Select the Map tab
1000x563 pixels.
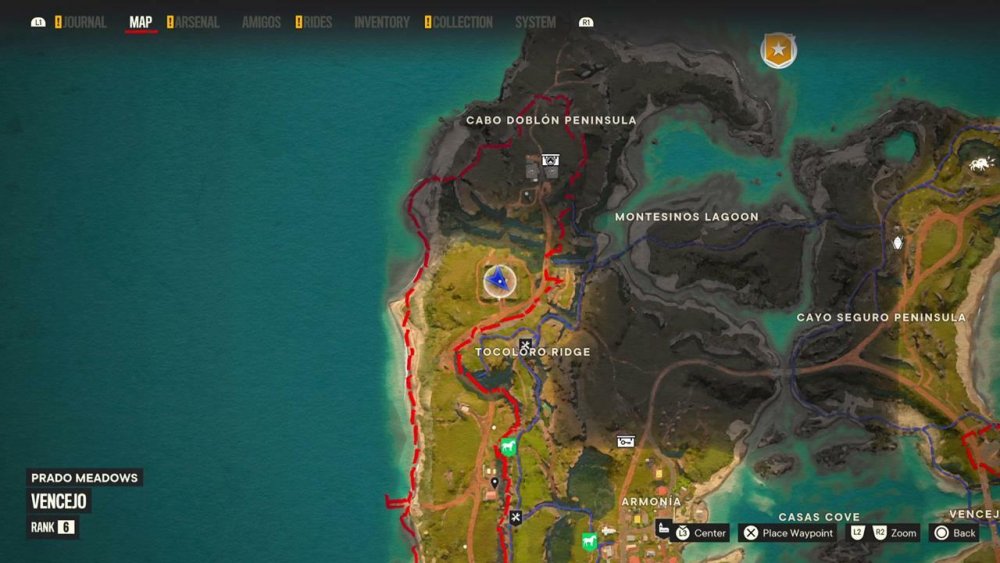pyautogui.click(x=141, y=22)
